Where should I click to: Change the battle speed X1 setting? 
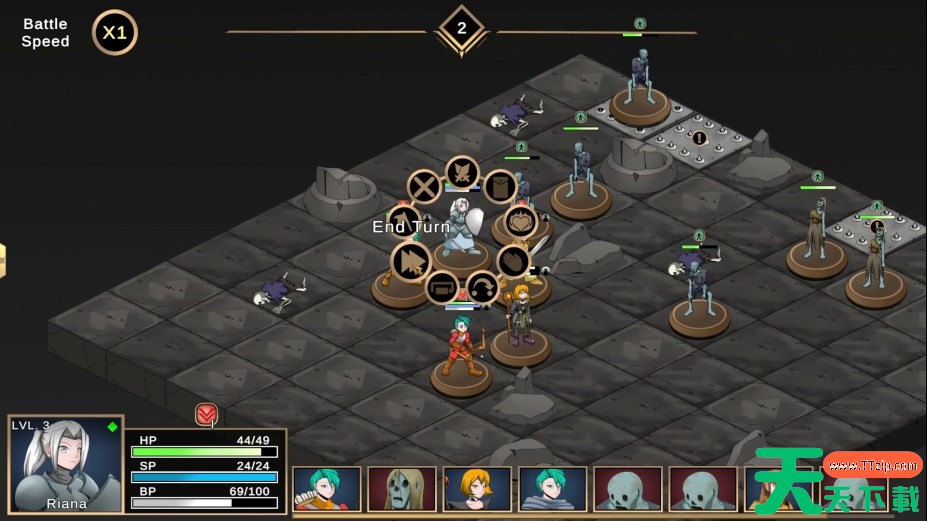[x=115, y=33]
